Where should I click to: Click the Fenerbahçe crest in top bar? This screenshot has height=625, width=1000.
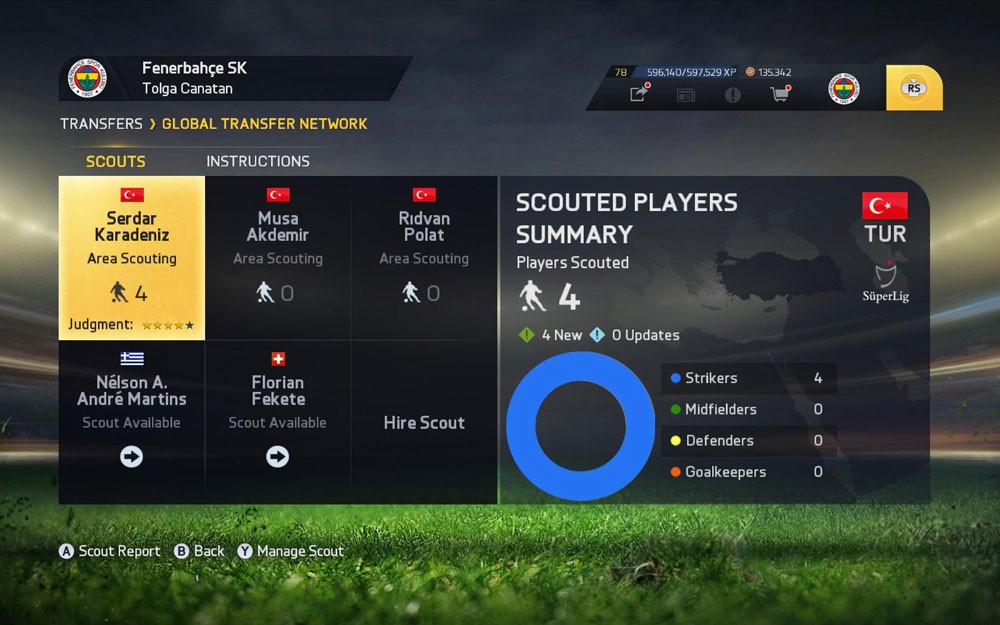844,88
